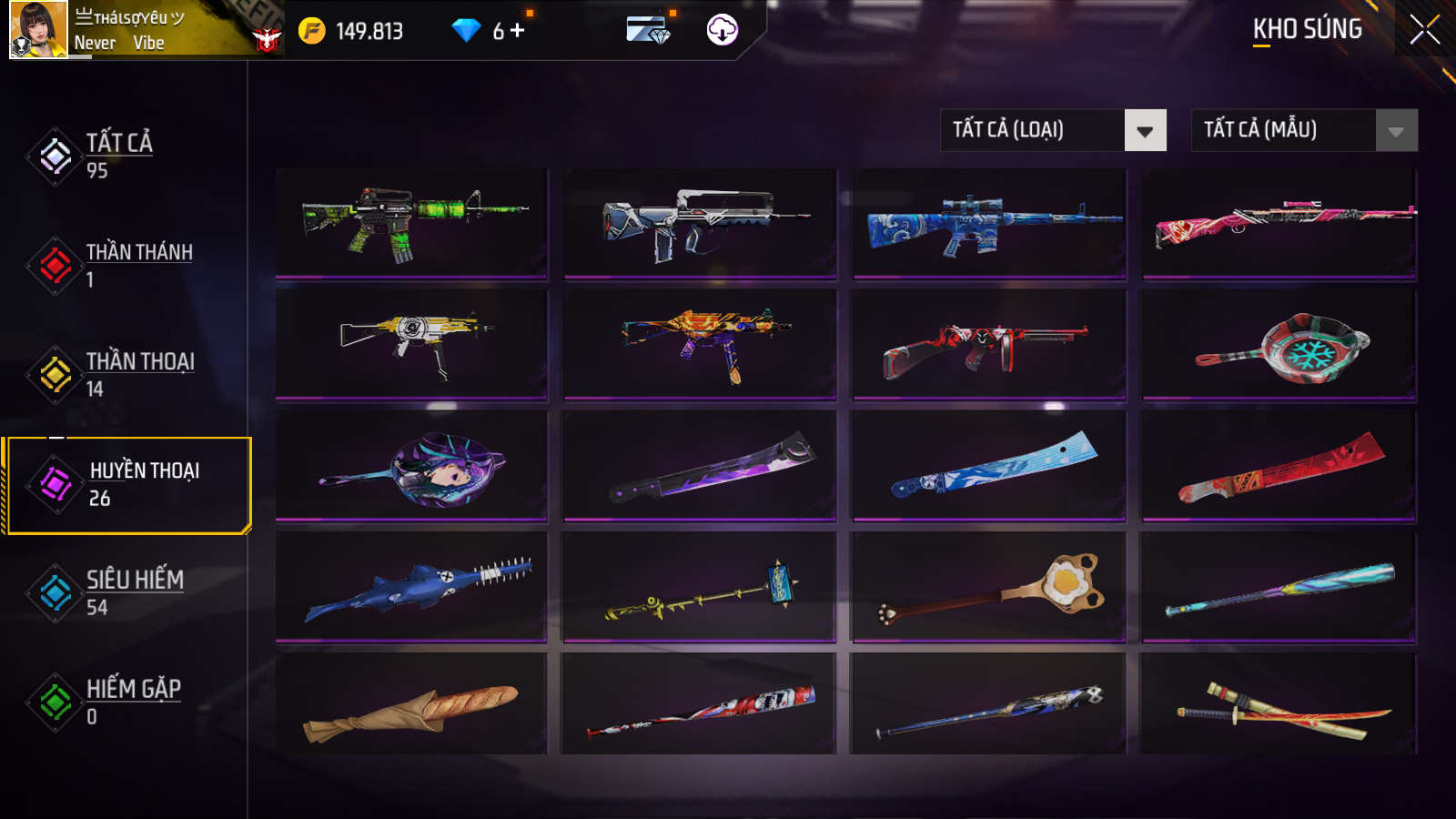Click the cloud download icon
The width and height of the screenshot is (1456, 819).
(722, 30)
